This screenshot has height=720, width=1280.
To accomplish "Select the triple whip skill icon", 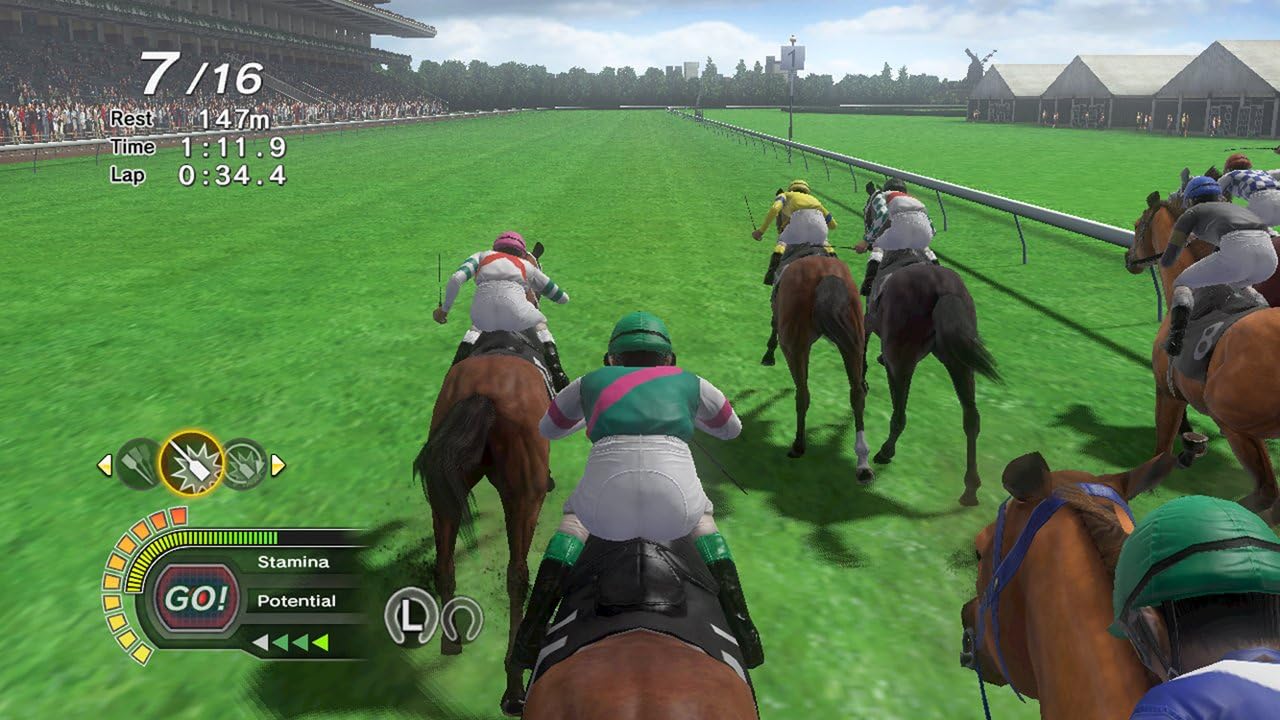I will (136, 464).
